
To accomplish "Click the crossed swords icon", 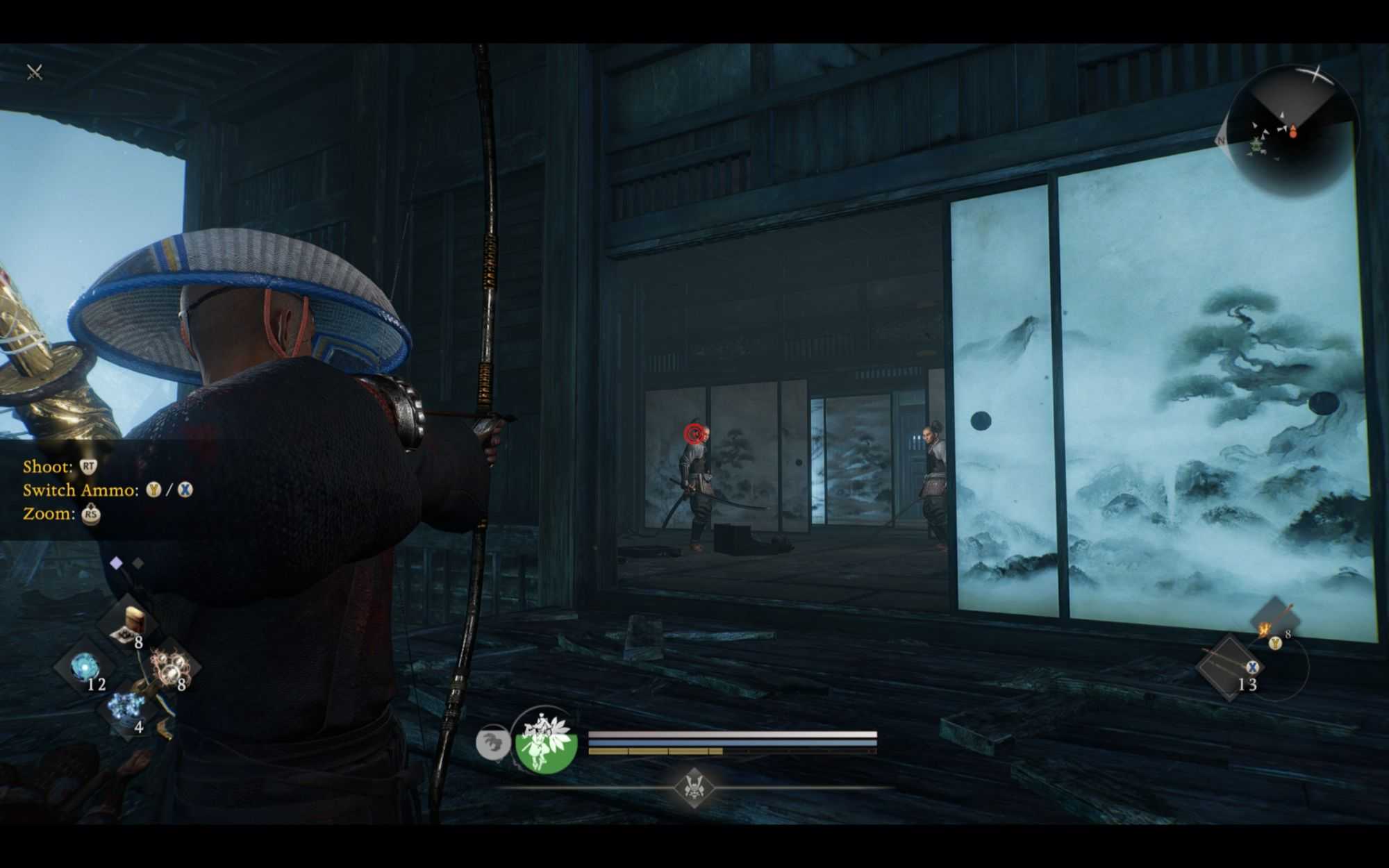I will (x=34, y=72).
